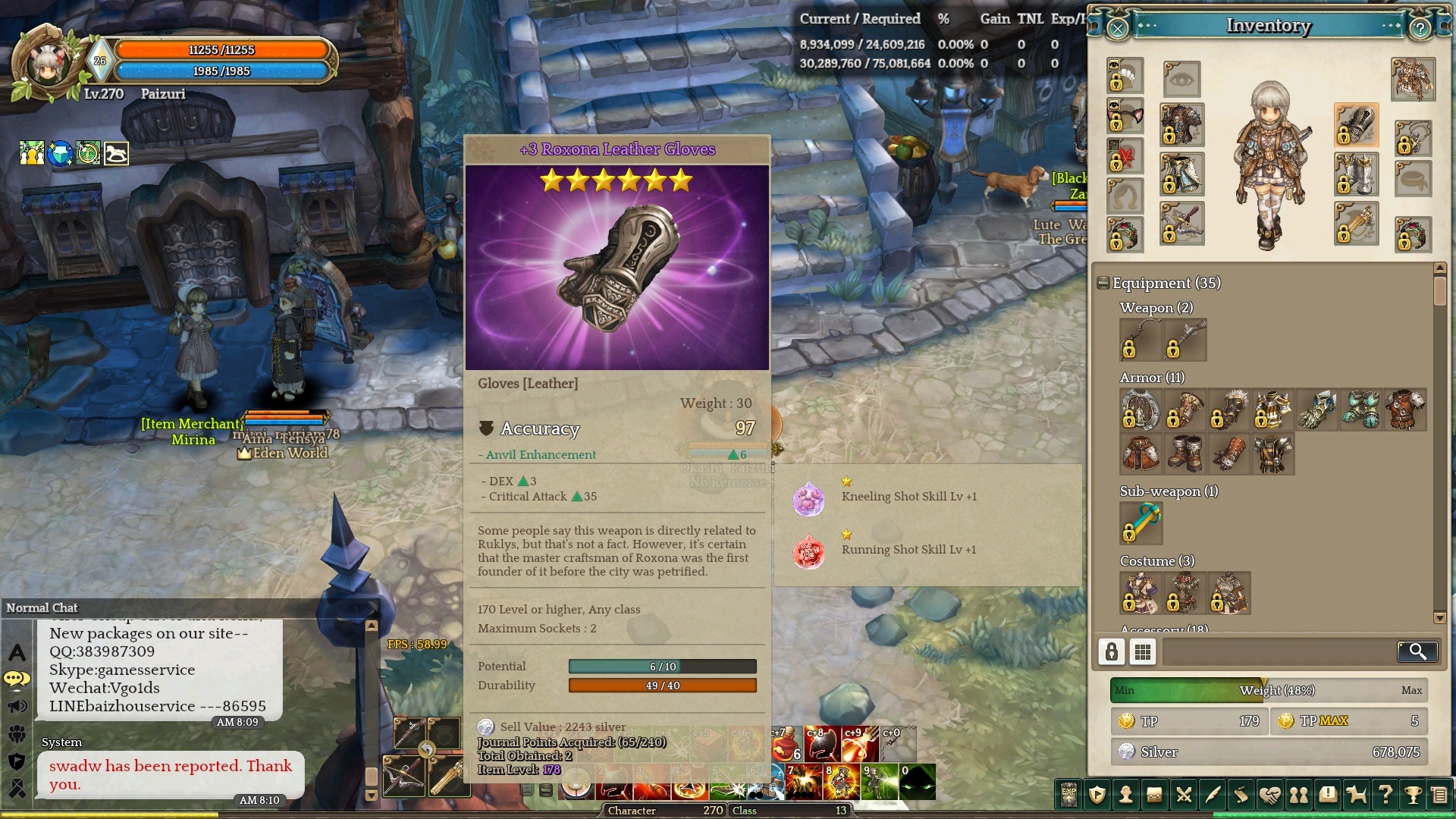Toggle the inventory lock mode button
Viewport: 1456px width, 819px height.
pos(1112,651)
